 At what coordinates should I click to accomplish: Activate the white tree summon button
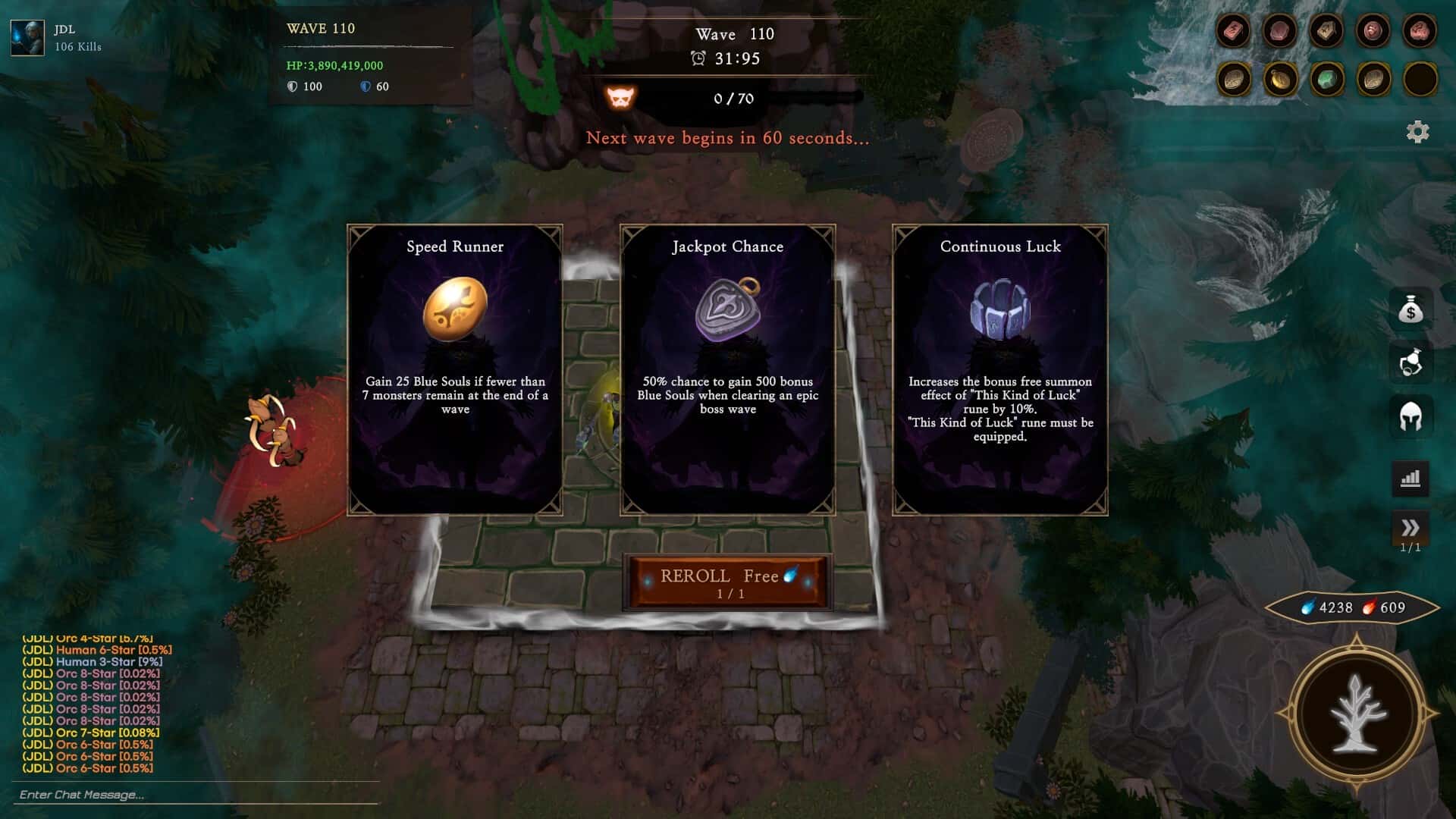(1357, 714)
